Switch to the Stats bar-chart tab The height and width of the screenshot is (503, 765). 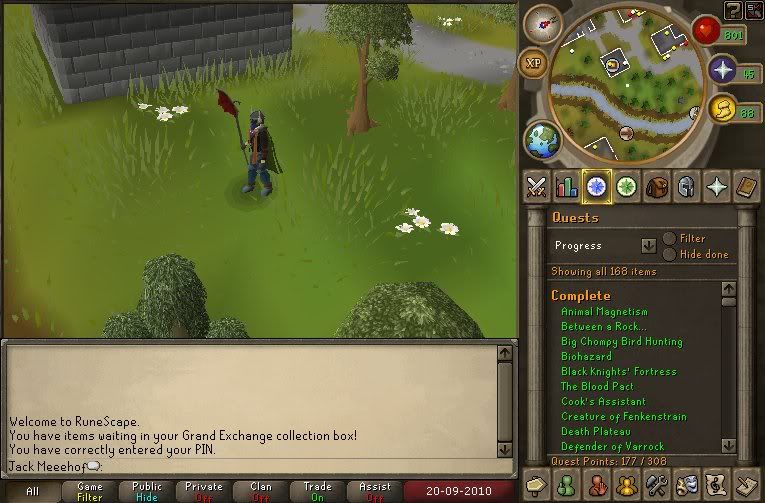pyautogui.click(x=567, y=185)
